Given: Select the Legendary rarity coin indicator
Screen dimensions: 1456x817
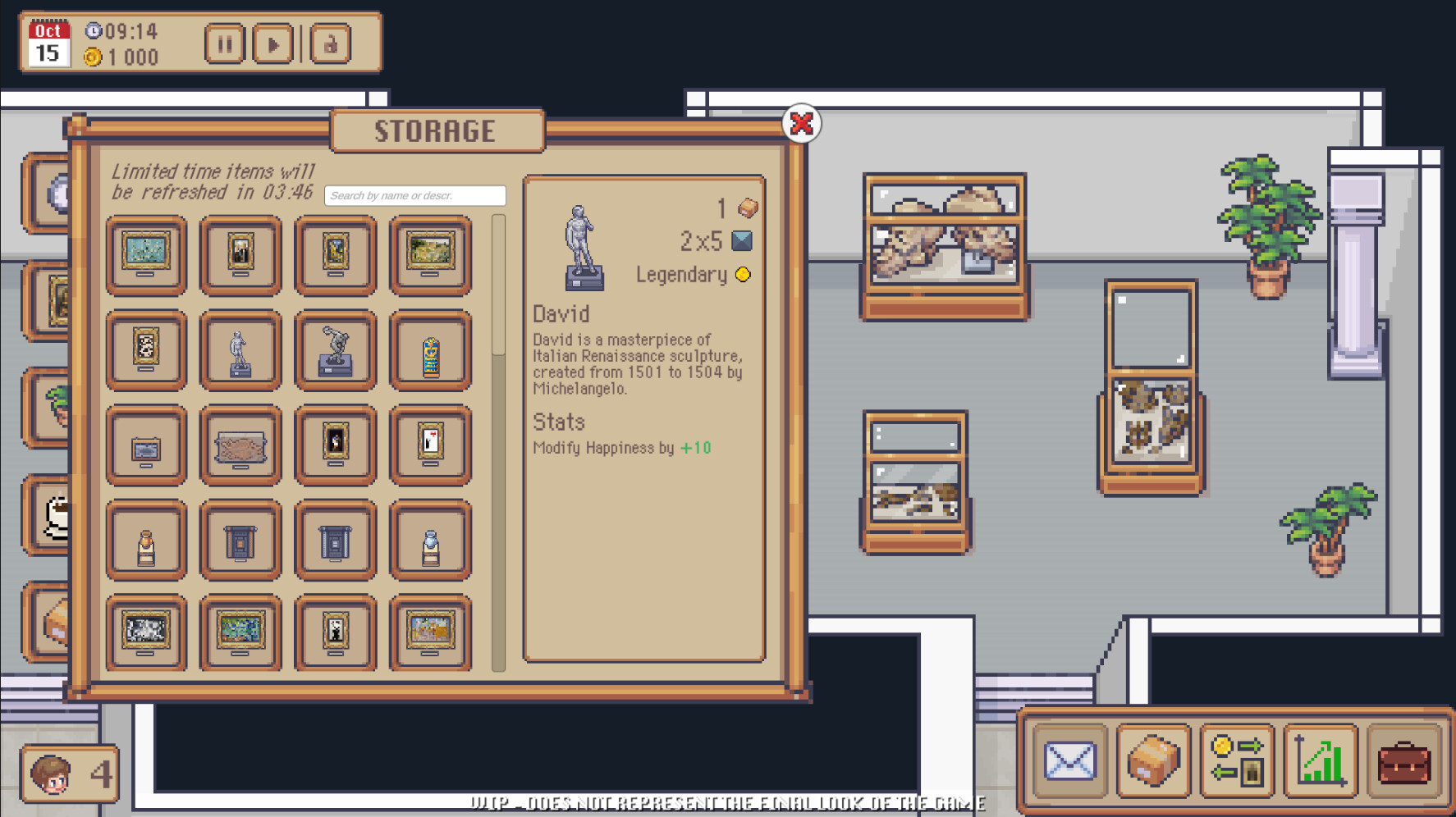Looking at the screenshot, I should pos(743,275).
